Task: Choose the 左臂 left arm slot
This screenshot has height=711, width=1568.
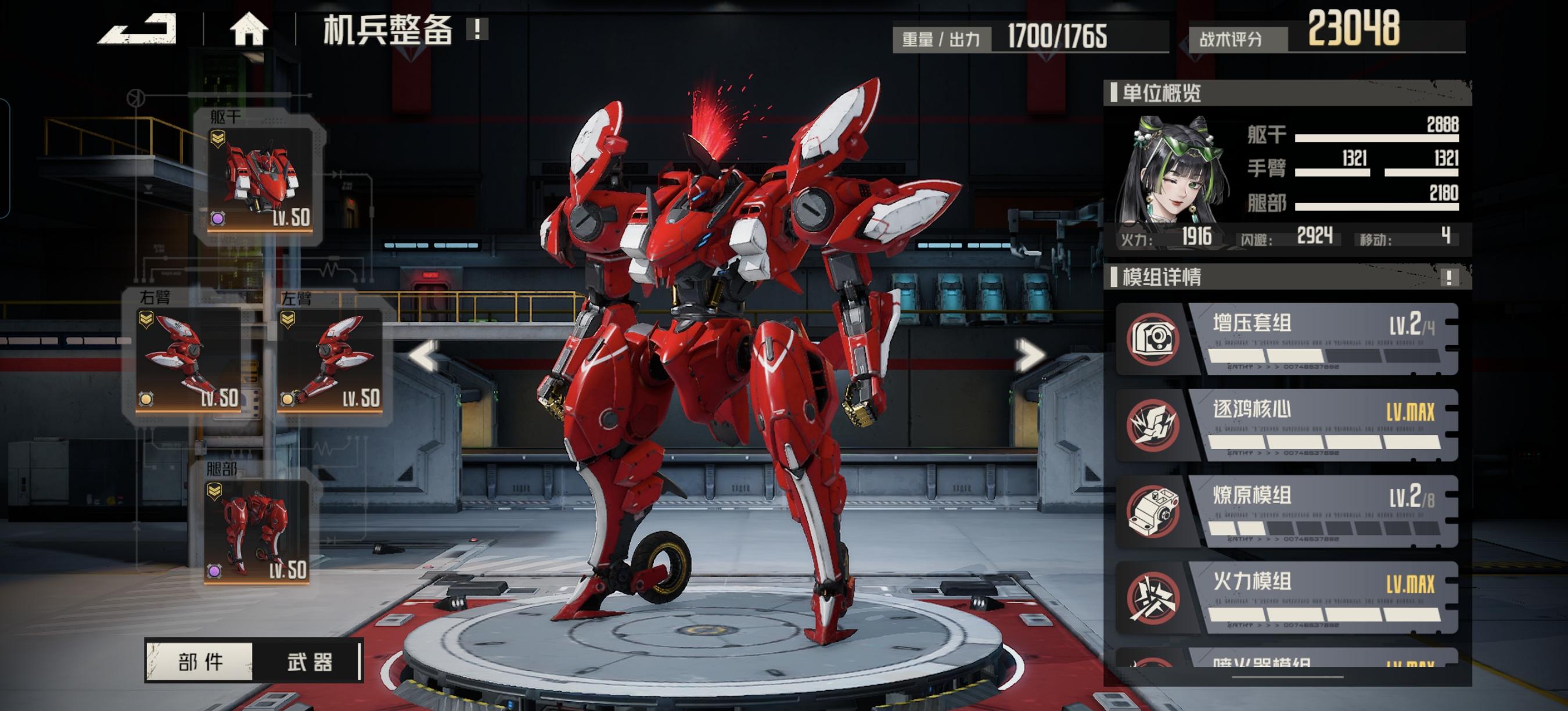Action: coord(329,359)
